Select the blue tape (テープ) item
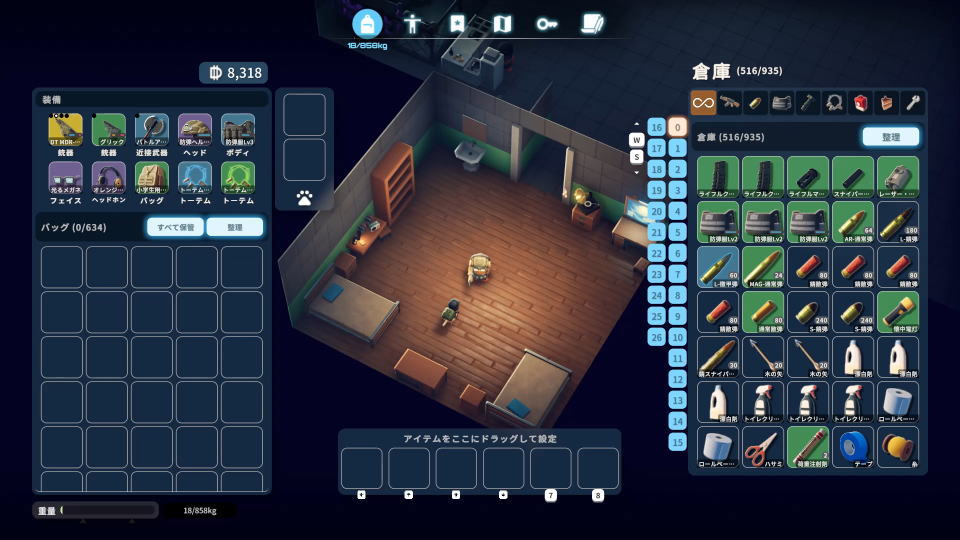 [853, 447]
